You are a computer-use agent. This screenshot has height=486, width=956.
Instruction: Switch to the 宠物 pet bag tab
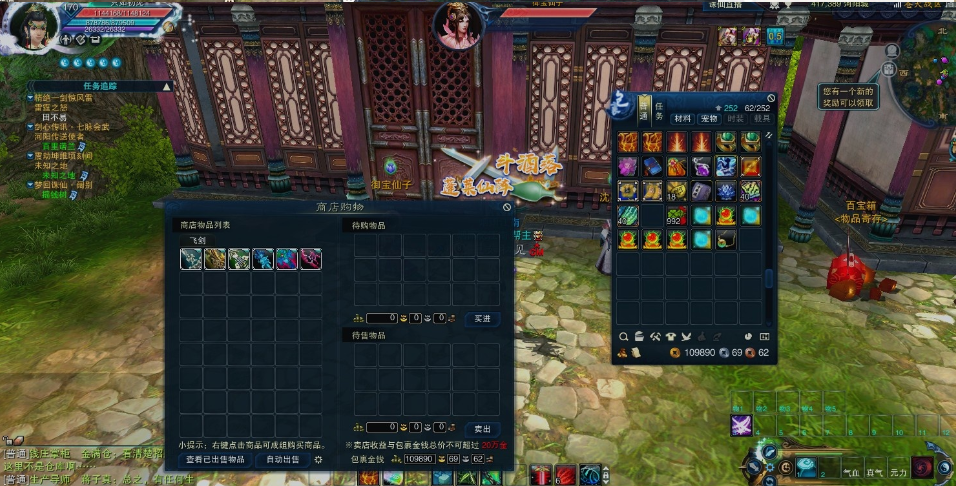click(x=709, y=118)
